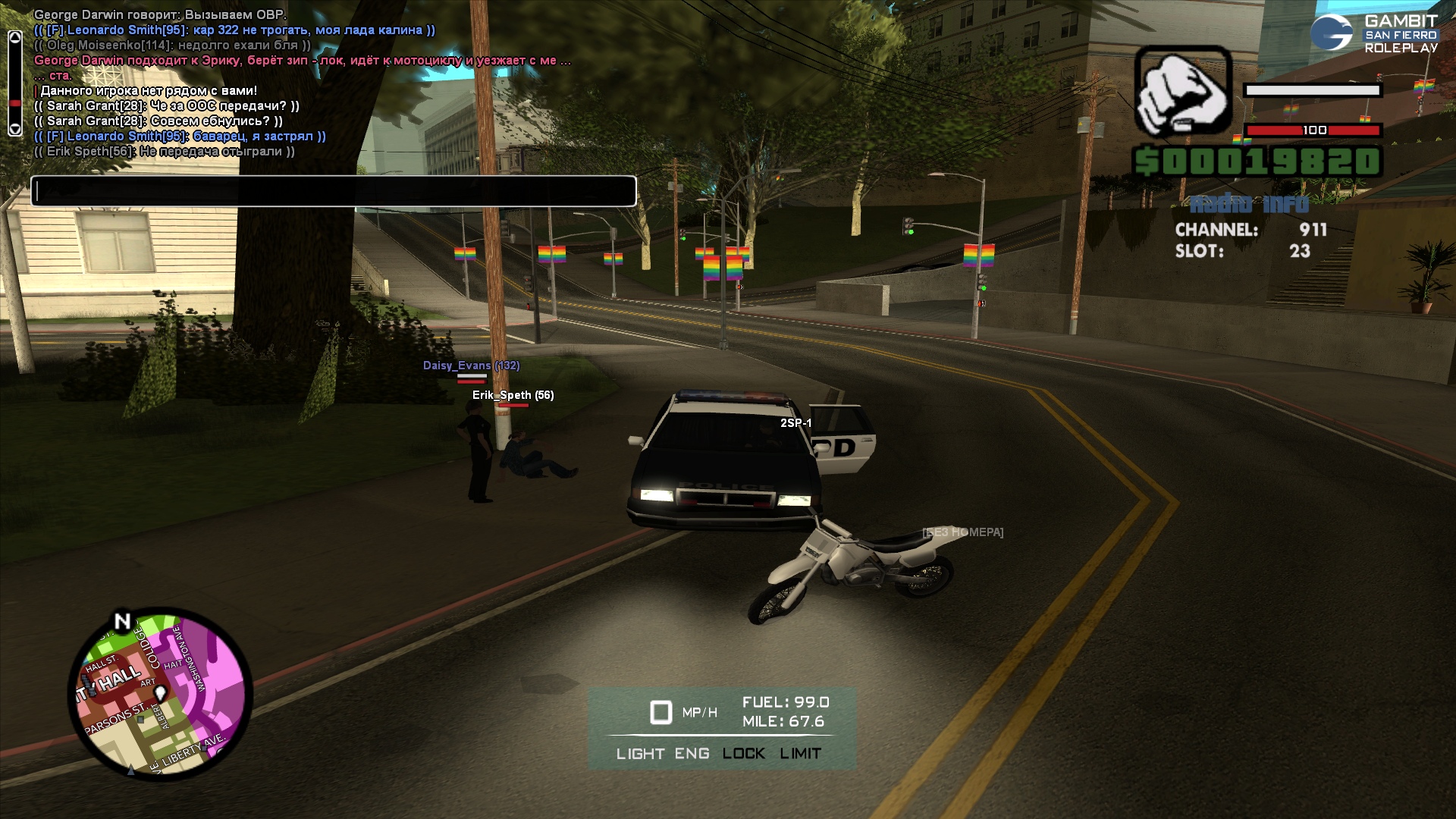This screenshot has height=819, width=1456.
Task: Toggle the LOCK vehicle indicator
Action: click(743, 754)
